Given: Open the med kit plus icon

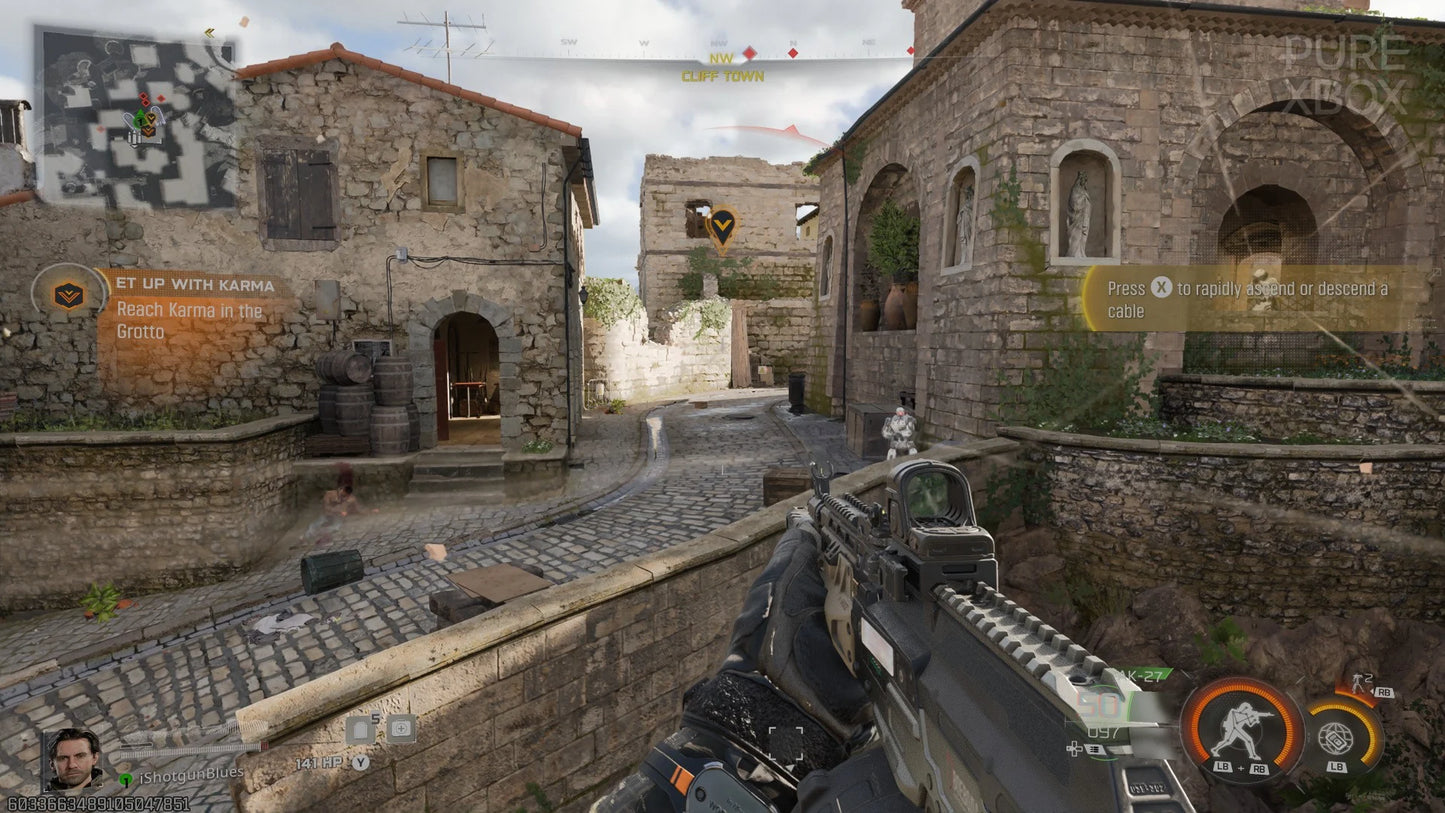Looking at the screenshot, I should click(x=401, y=727).
